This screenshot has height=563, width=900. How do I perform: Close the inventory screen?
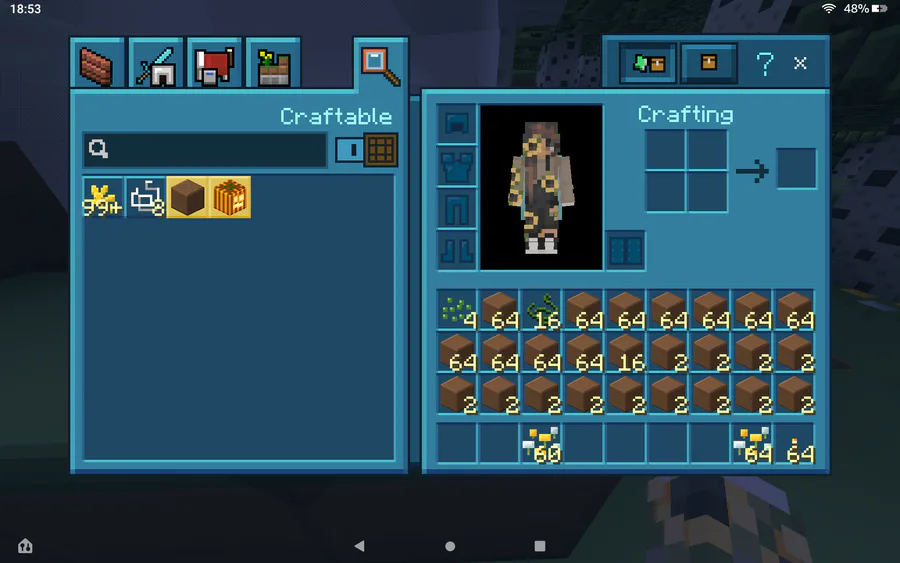pyautogui.click(x=801, y=63)
